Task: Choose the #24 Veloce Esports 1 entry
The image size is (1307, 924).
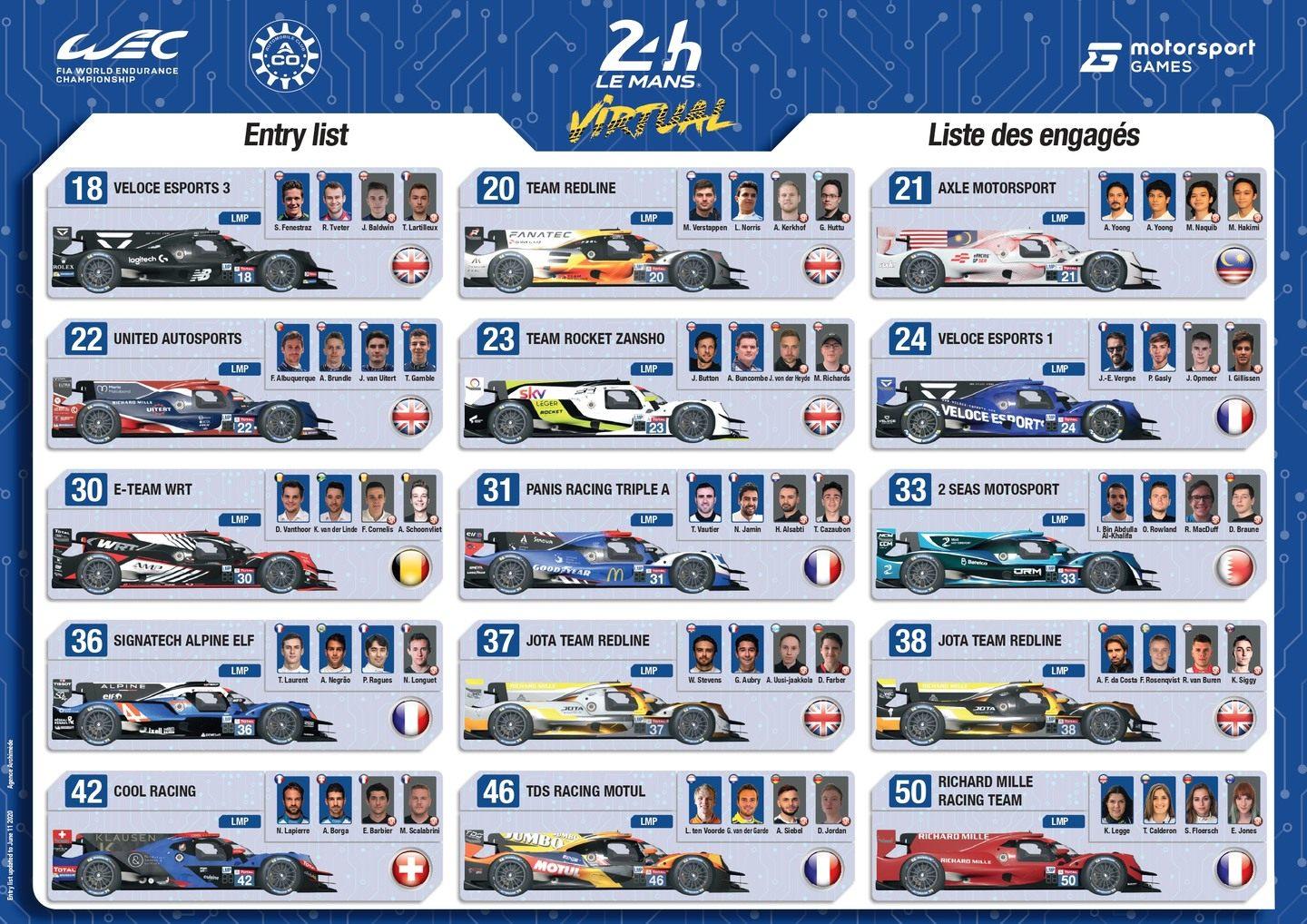Action: (1068, 383)
